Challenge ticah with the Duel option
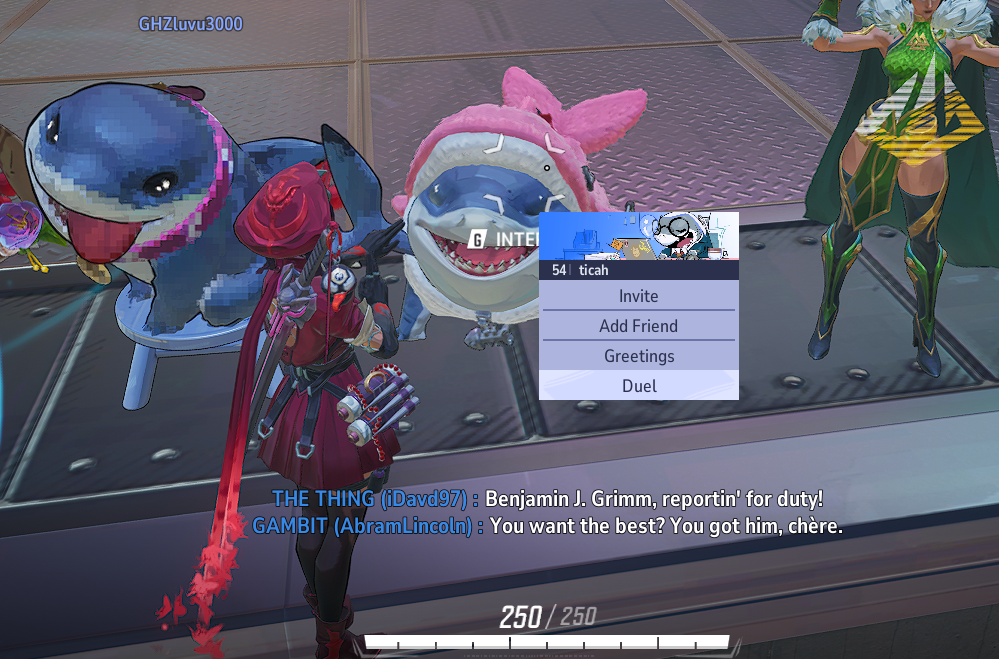This screenshot has width=999, height=659. click(x=638, y=386)
